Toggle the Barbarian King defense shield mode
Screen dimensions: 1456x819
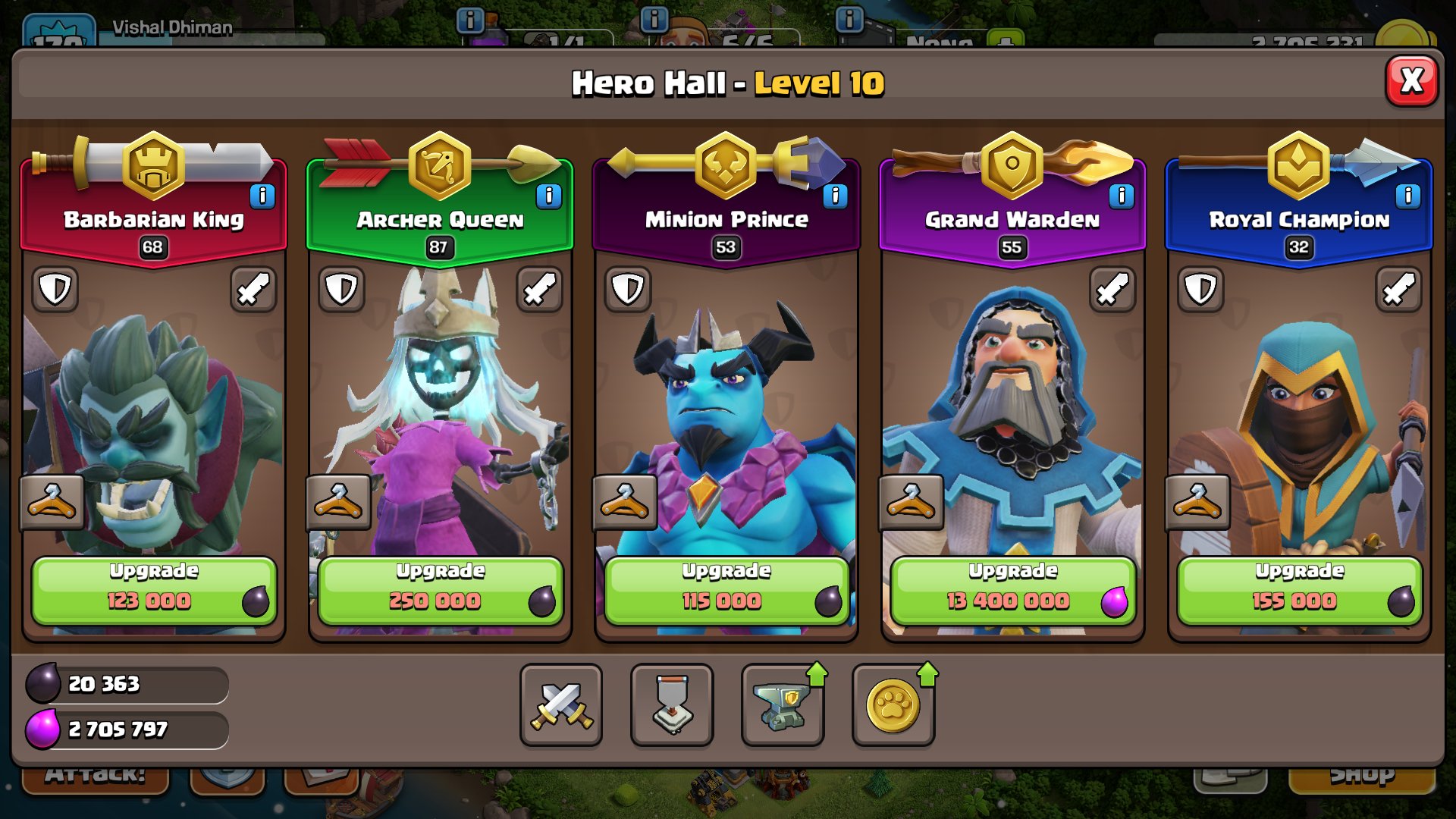[54, 290]
